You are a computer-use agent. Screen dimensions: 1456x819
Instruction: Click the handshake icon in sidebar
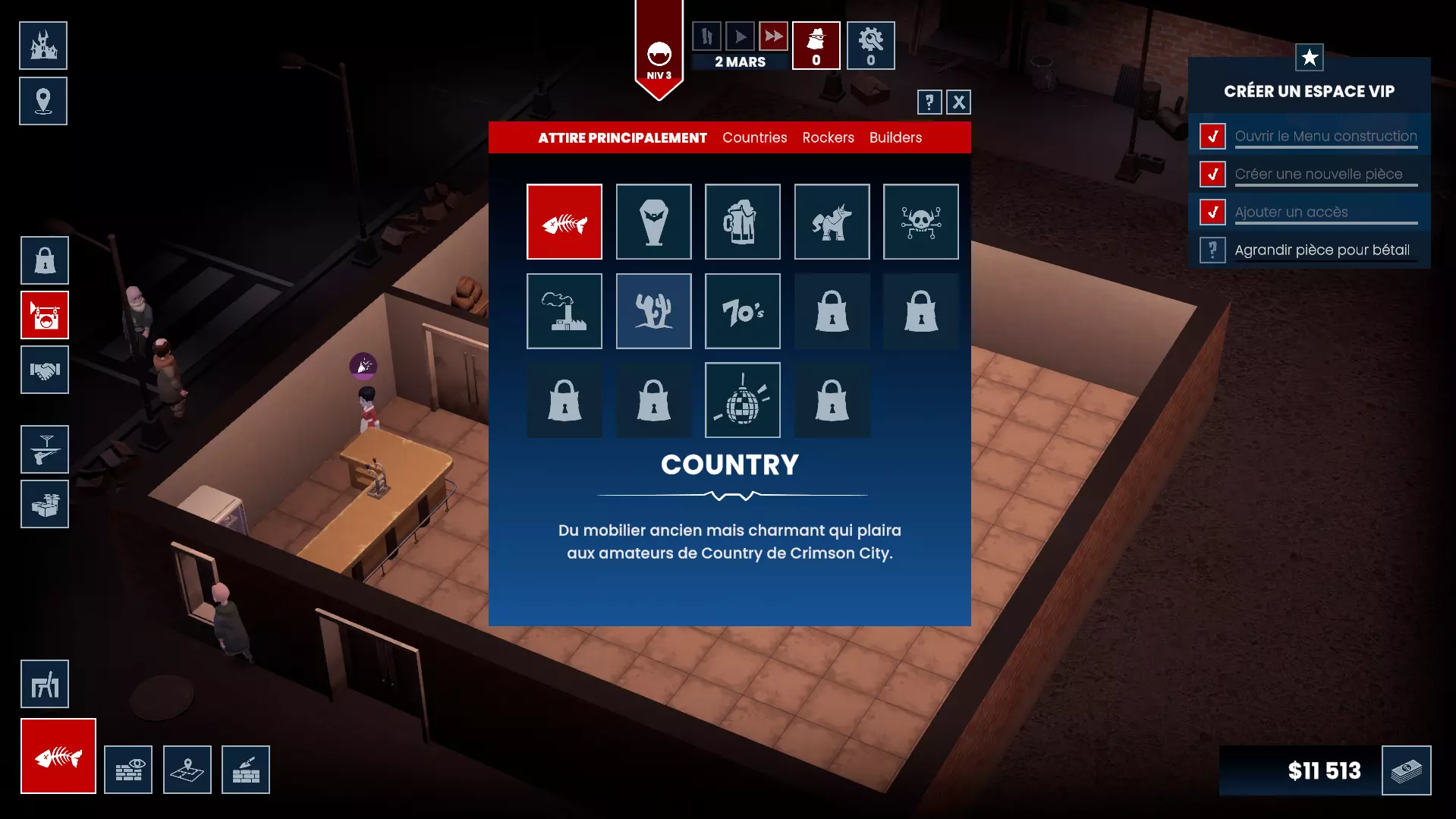coord(45,370)
